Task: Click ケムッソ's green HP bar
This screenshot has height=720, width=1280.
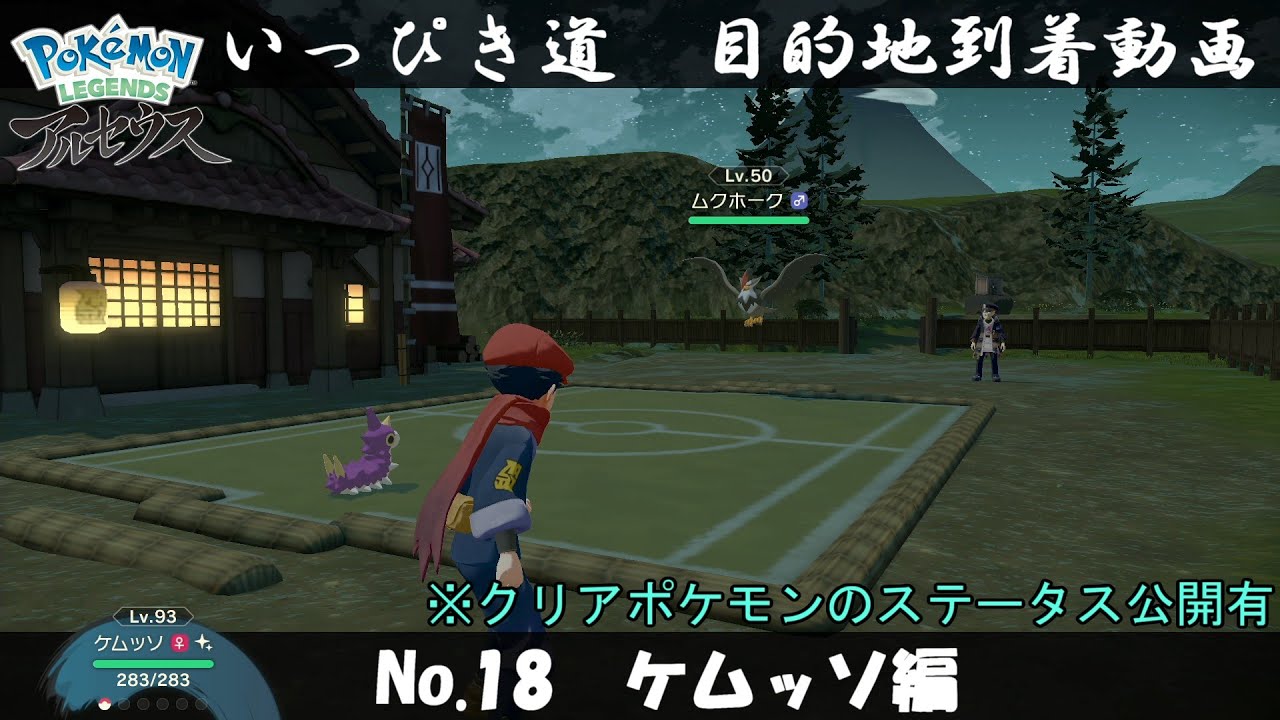Action: click(x=153, y=664)
